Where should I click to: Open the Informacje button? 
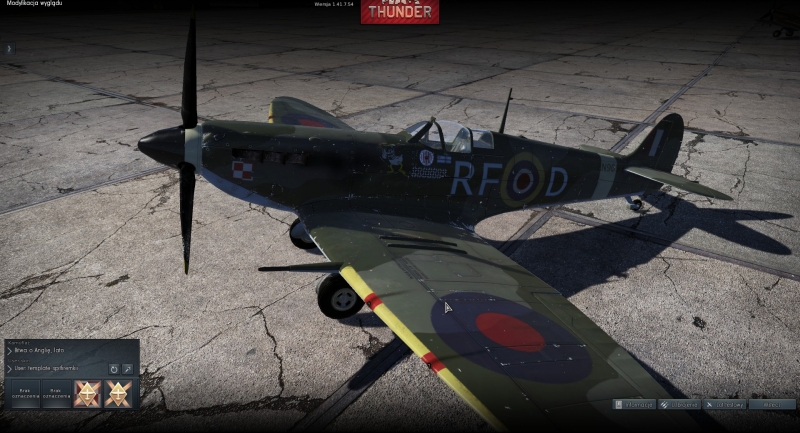coord(635,405)
